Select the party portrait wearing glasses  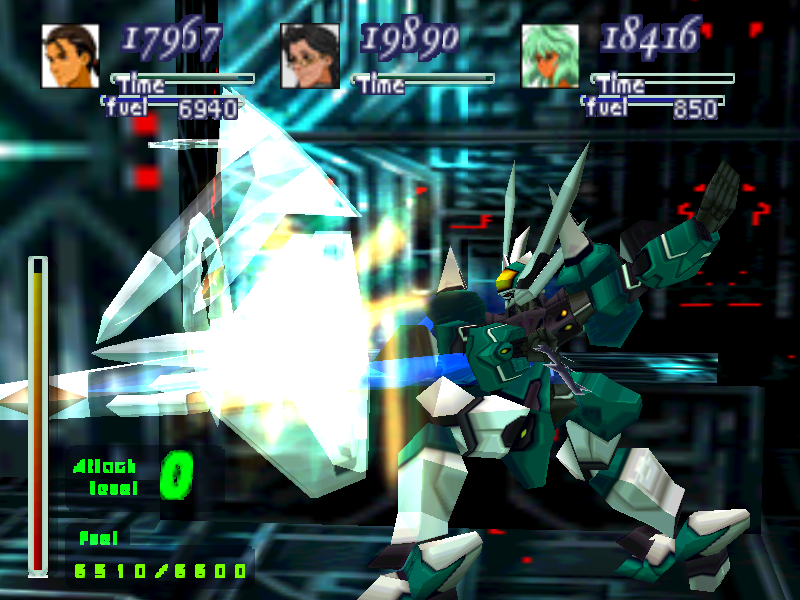310,56
